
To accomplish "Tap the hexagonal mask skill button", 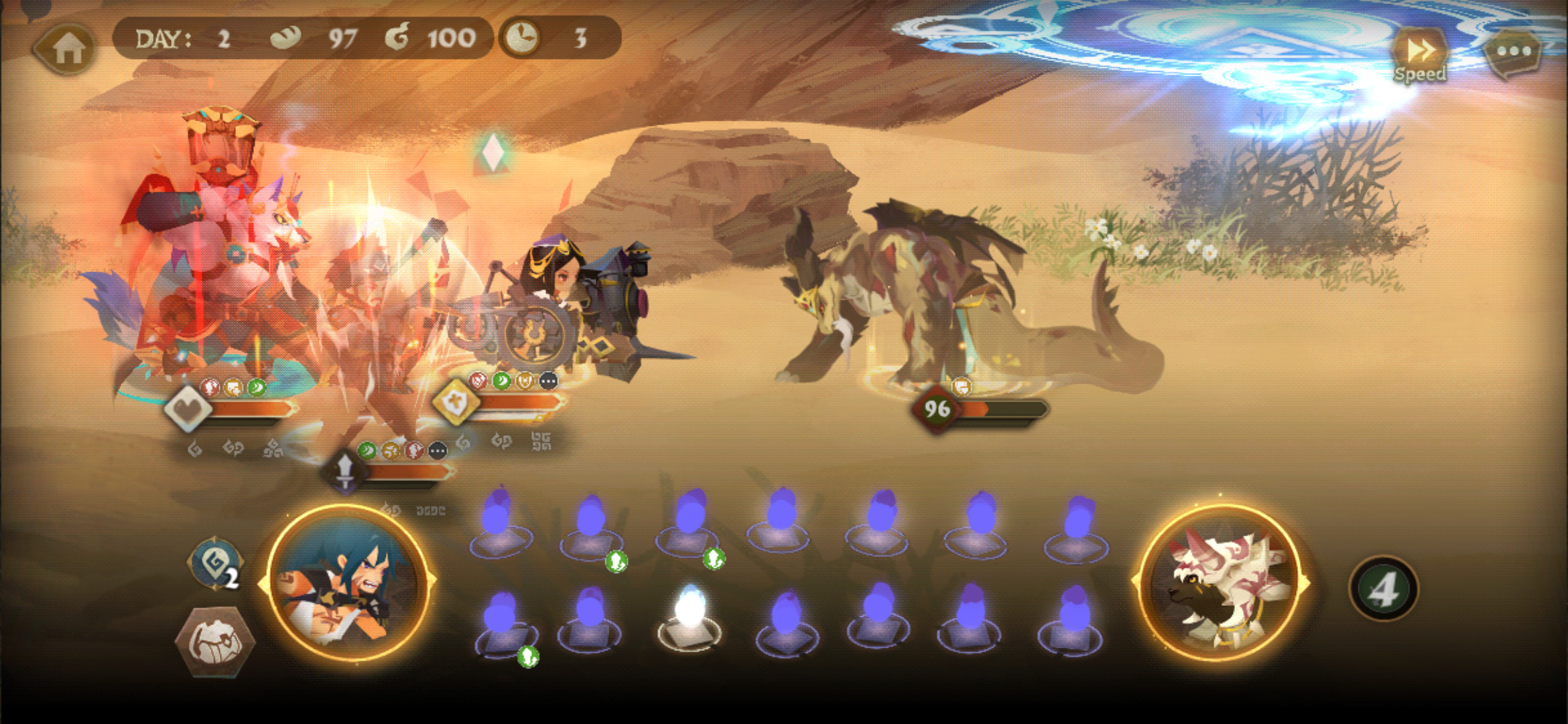I will point(214,642).
